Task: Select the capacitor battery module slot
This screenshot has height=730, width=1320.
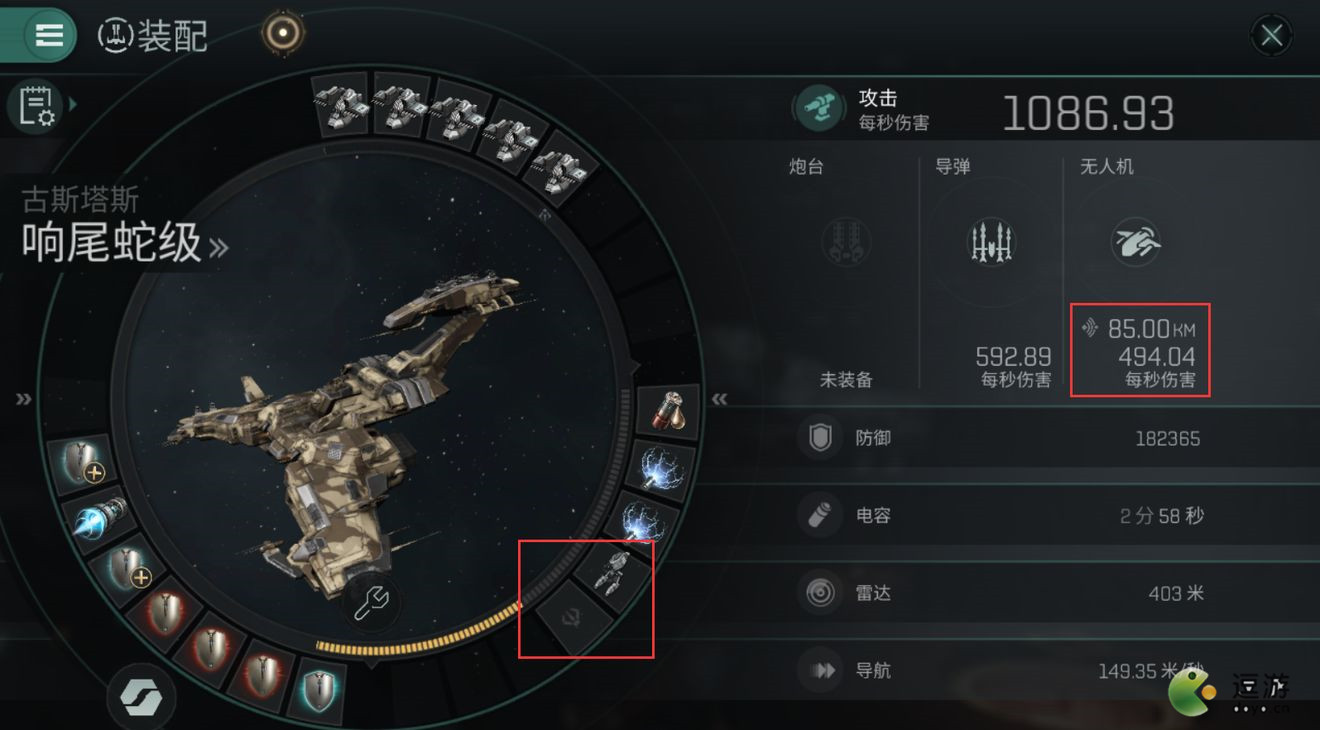Action: tap(667, 410)
